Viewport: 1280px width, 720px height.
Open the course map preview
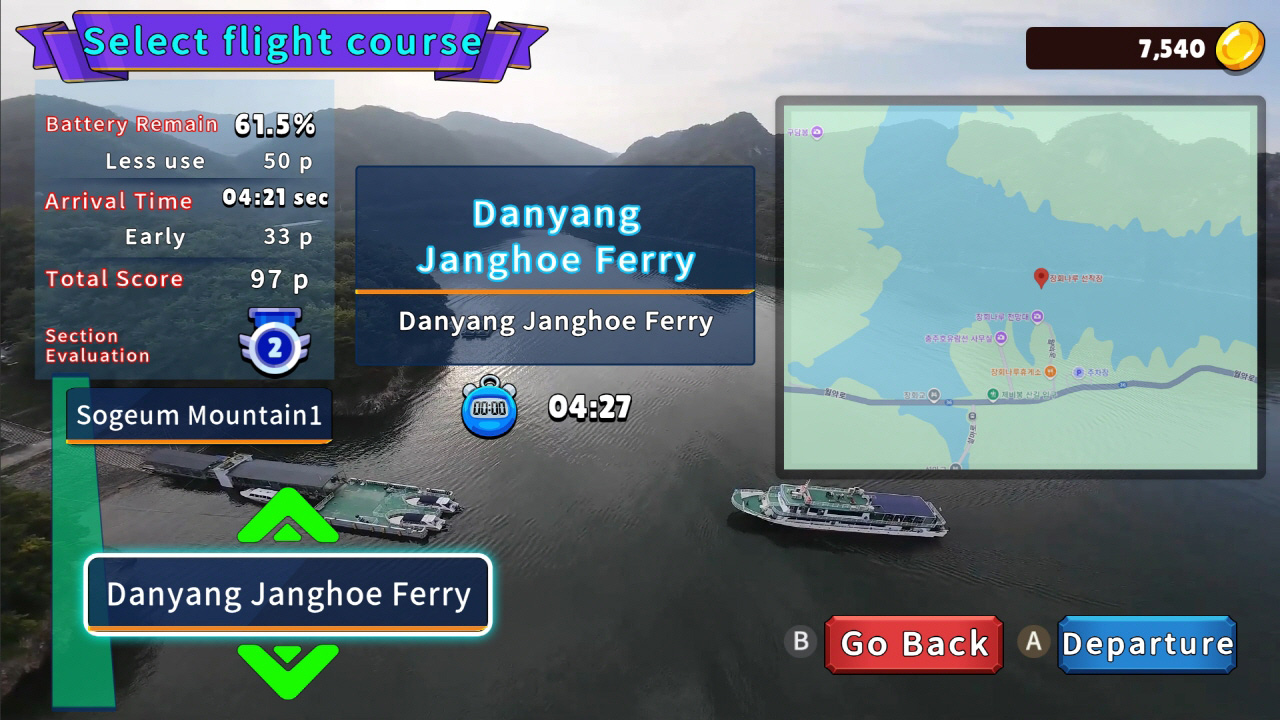point(1020,287)
